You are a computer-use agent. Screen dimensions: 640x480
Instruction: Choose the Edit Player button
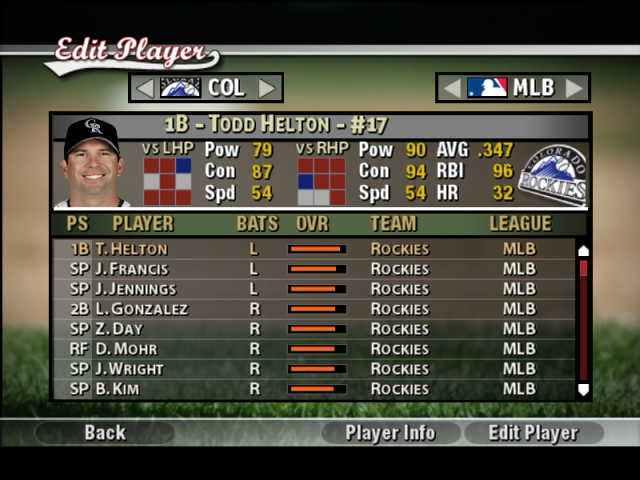tap(533, 433)
